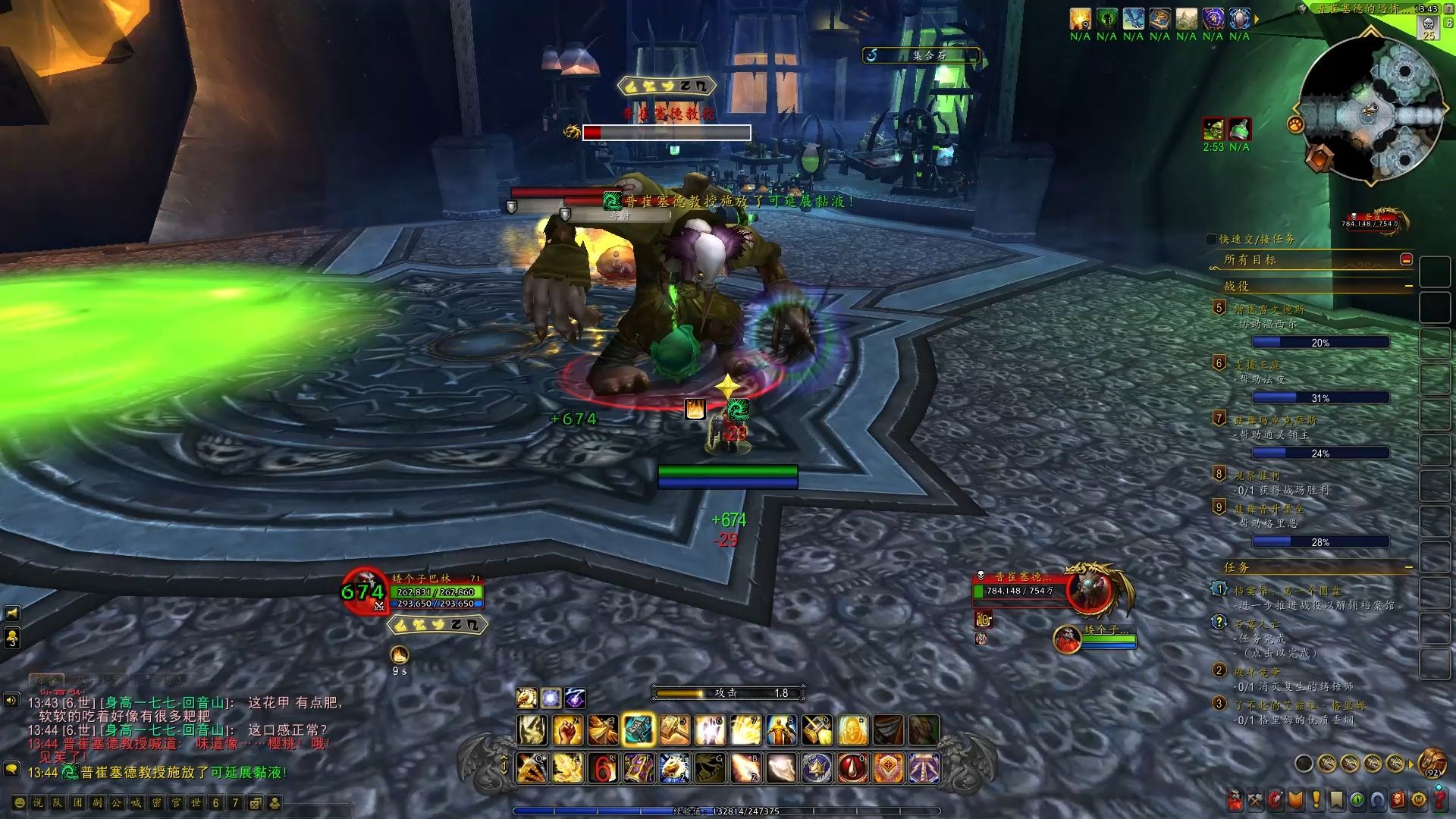Collapse the 战役 campaign section
Image resolution: width=1456 pixels, height=819 pixels.
1408,286
